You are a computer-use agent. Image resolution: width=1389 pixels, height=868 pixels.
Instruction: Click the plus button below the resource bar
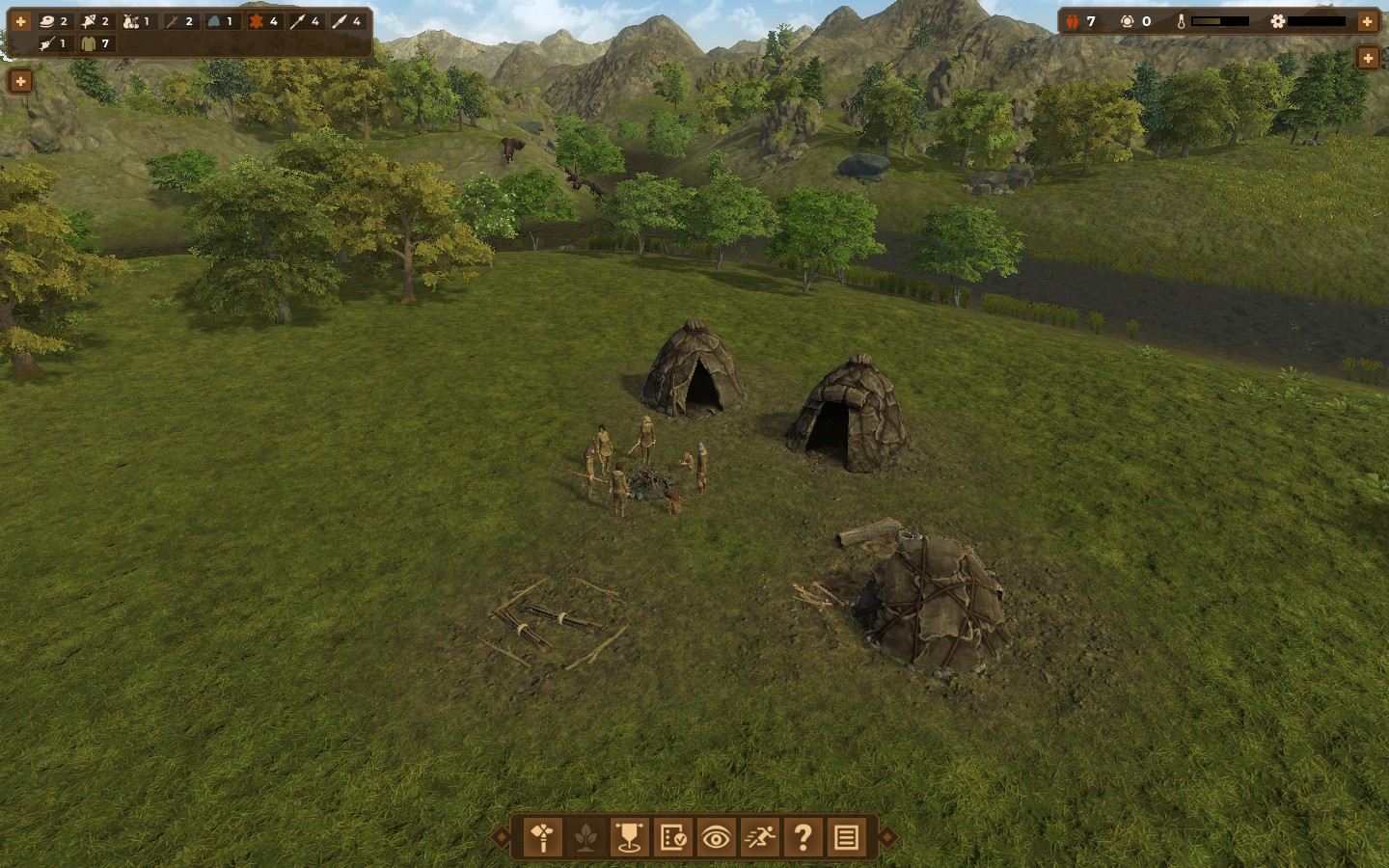(x=20, y=82)
